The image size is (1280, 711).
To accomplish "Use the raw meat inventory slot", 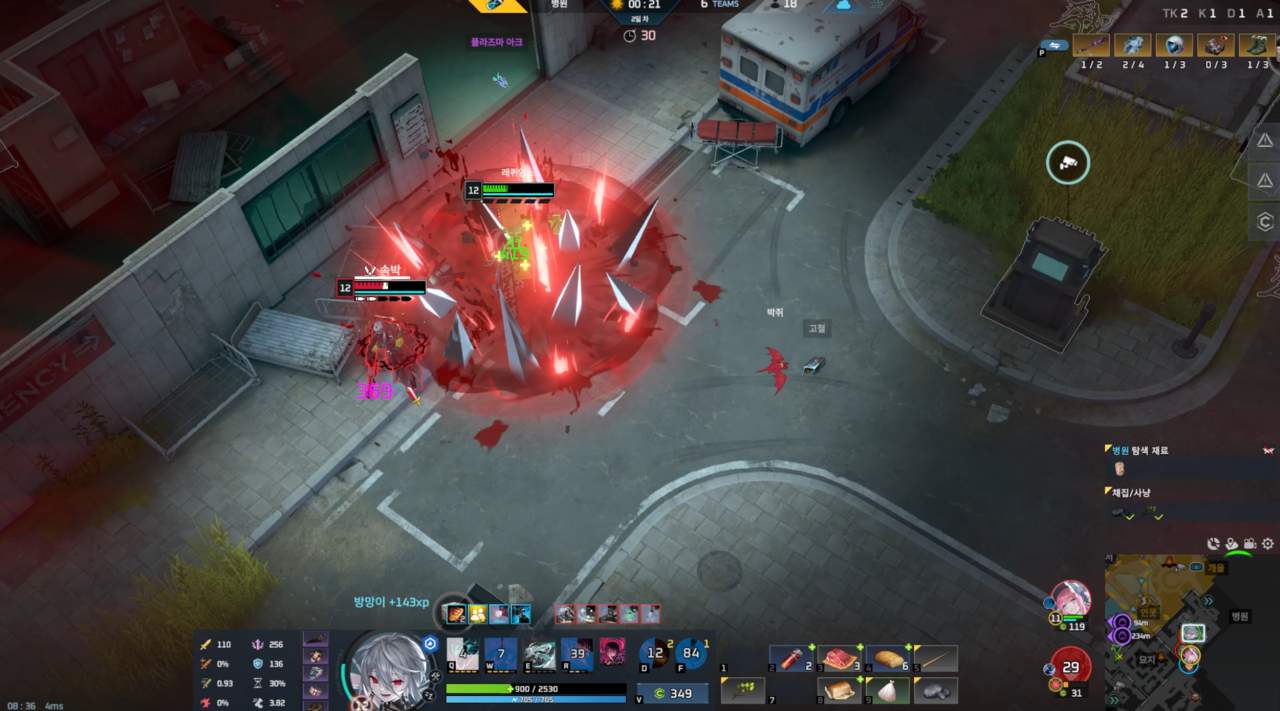I will click(x=840, y=658).
